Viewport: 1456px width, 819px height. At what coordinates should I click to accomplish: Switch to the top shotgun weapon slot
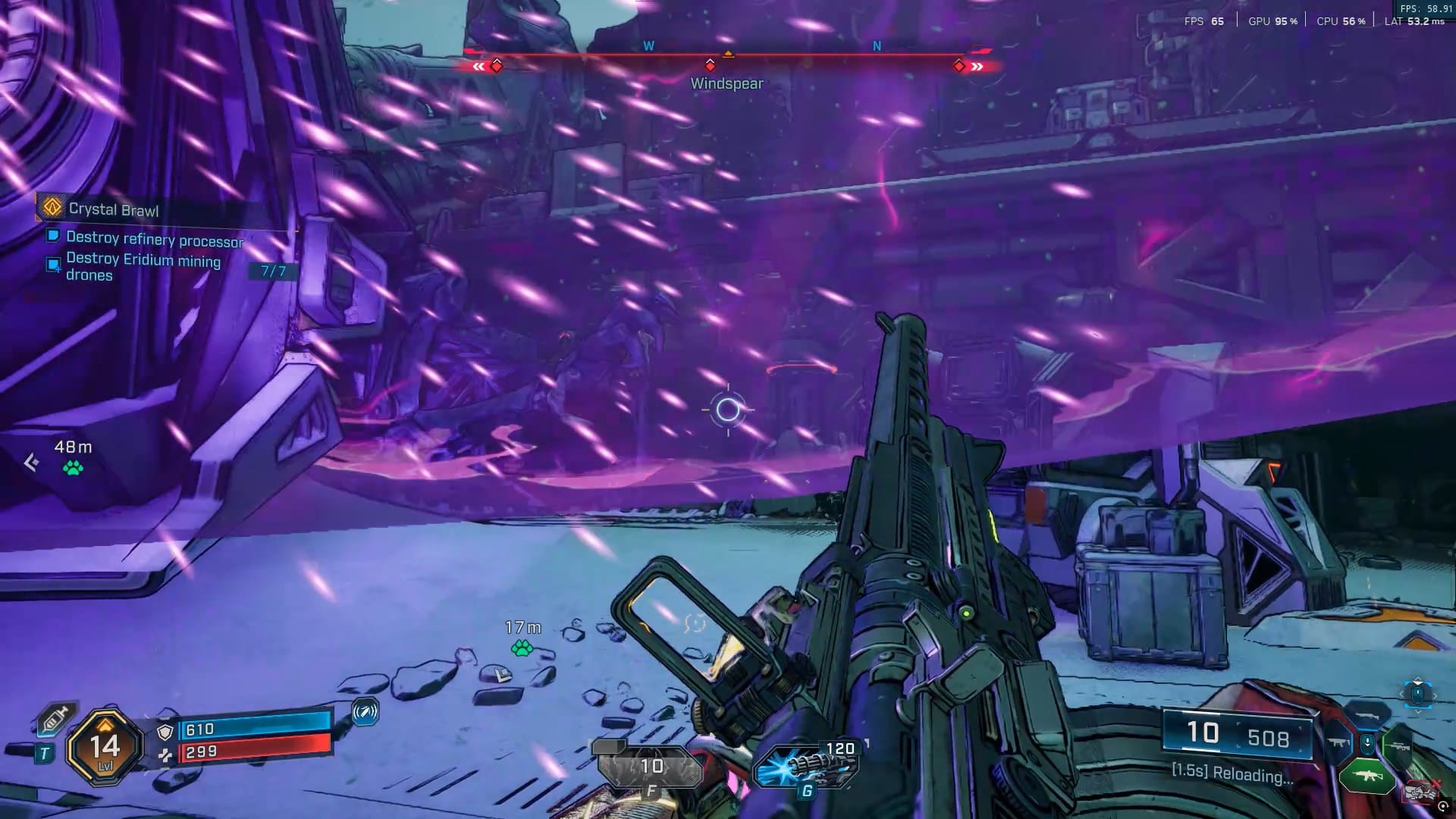(x=1367, y=716)
